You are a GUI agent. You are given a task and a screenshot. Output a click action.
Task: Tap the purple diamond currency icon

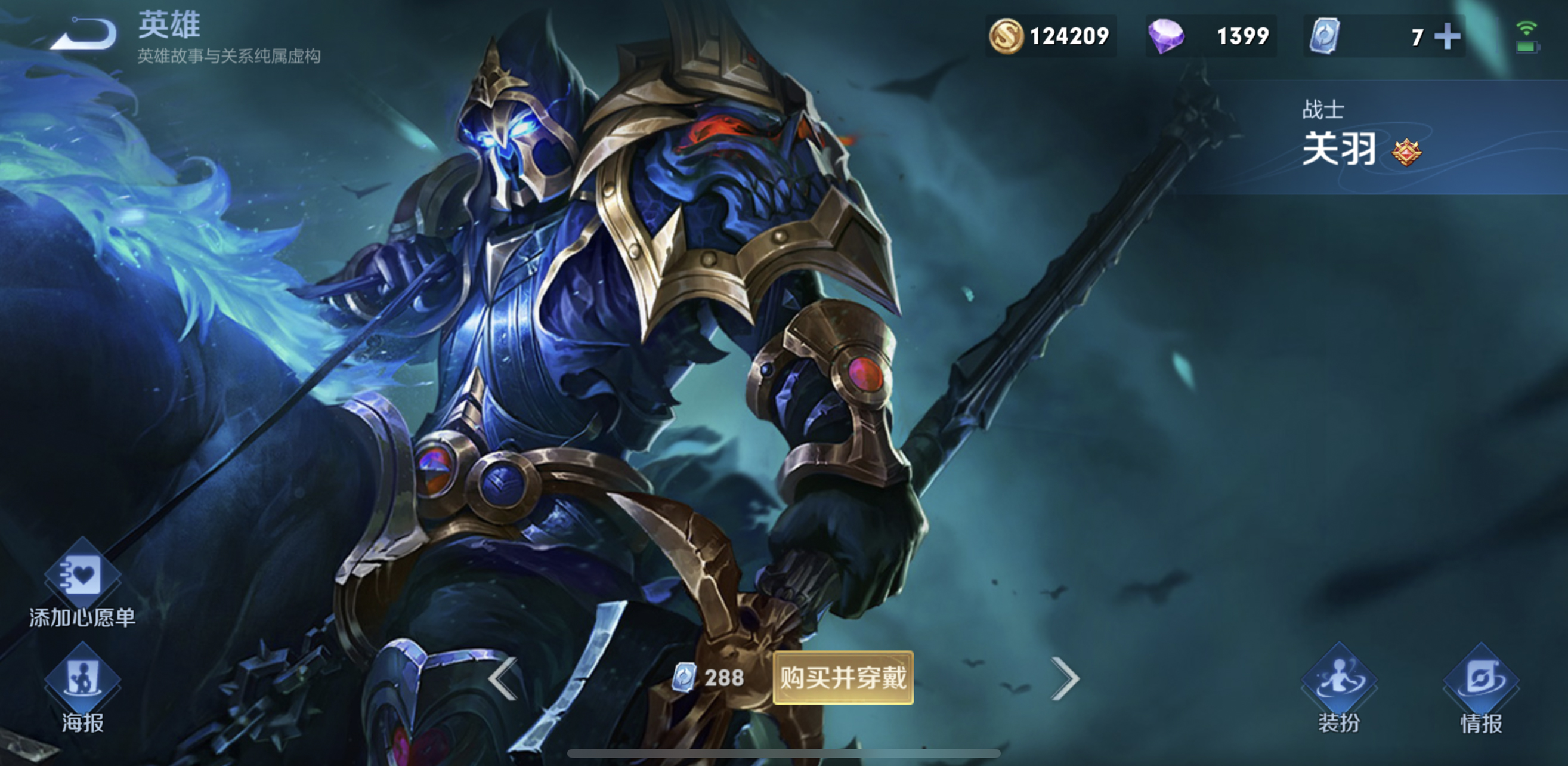coord(1165,36)
